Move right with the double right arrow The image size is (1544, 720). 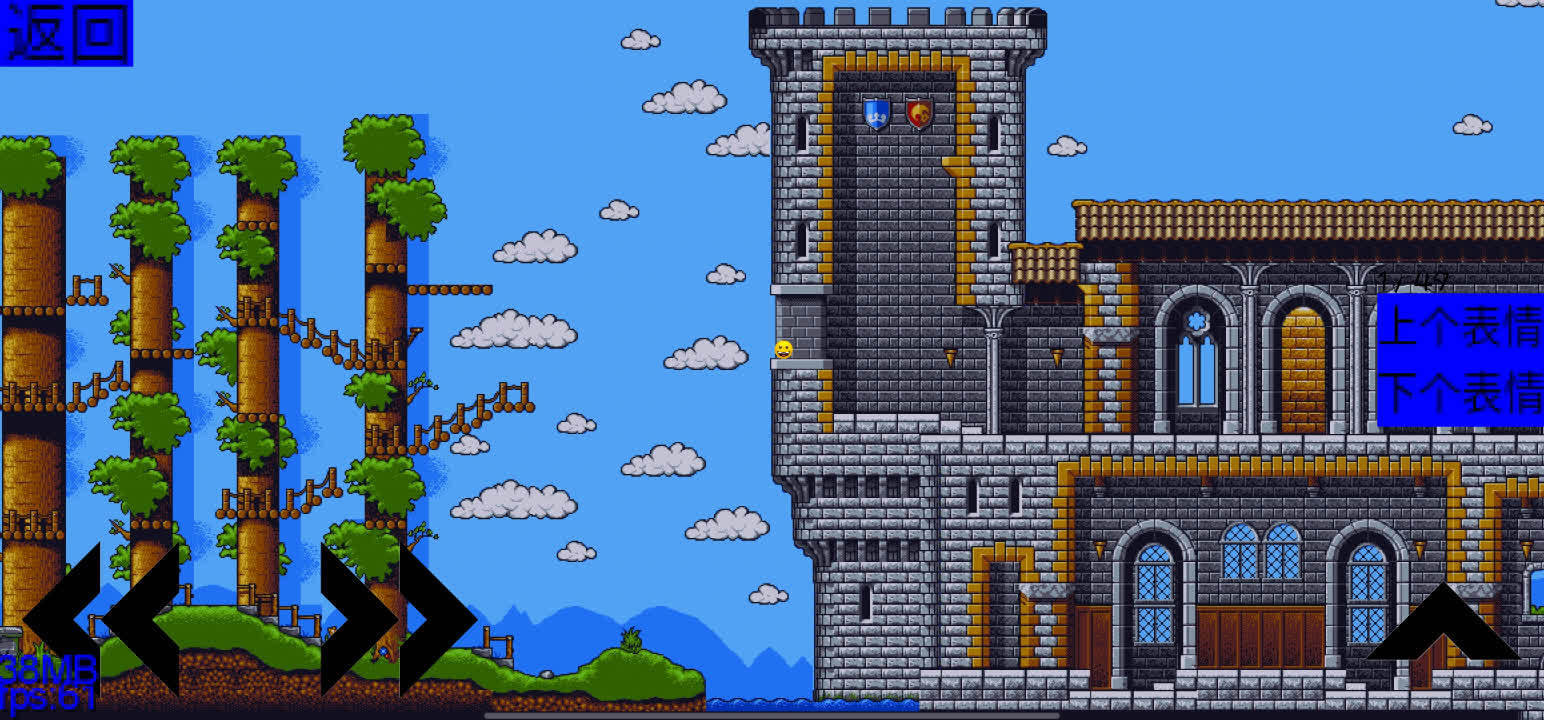[x=398, y=619]
